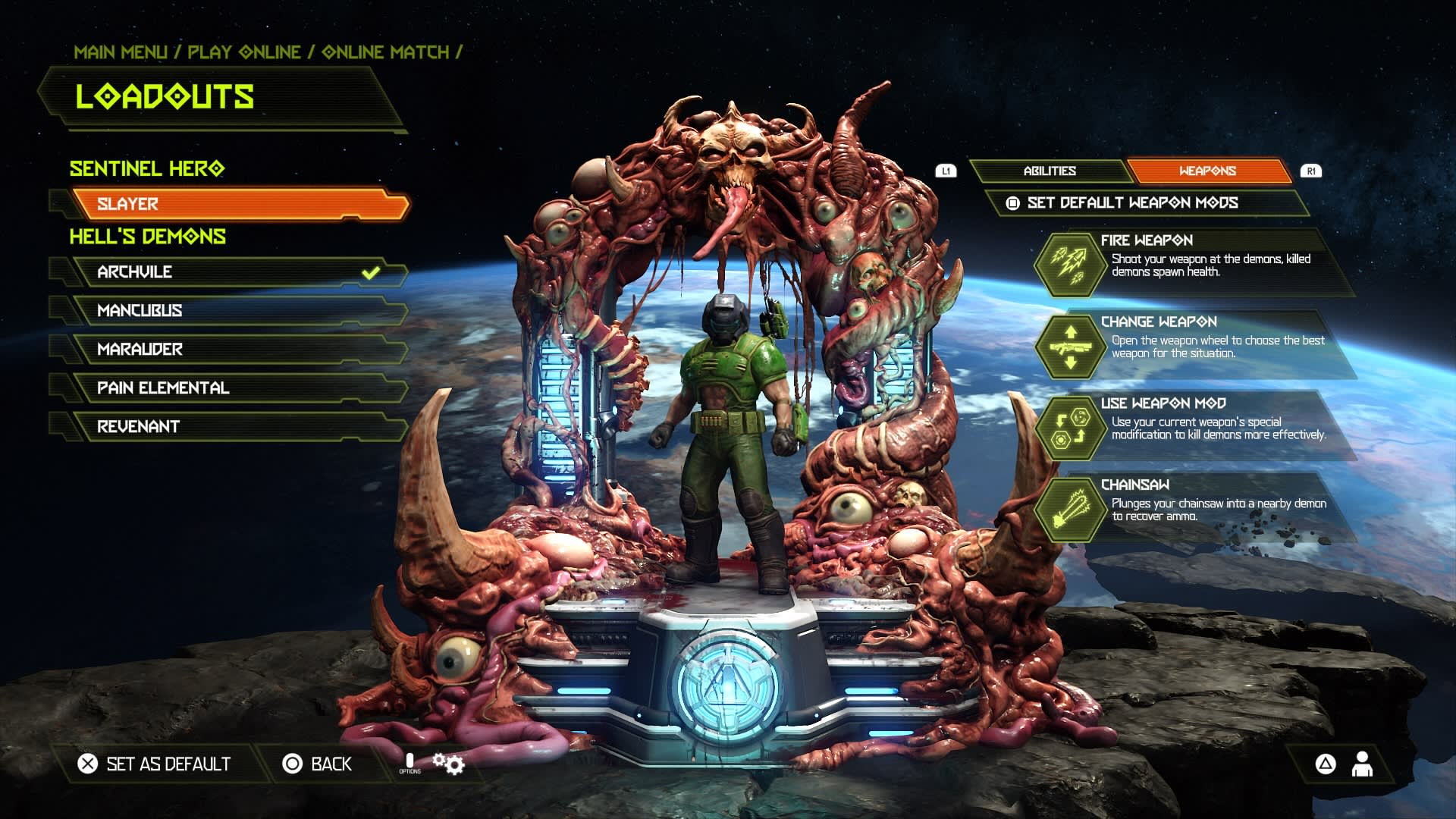Open options via the gears icon

(x=448, y=763)
